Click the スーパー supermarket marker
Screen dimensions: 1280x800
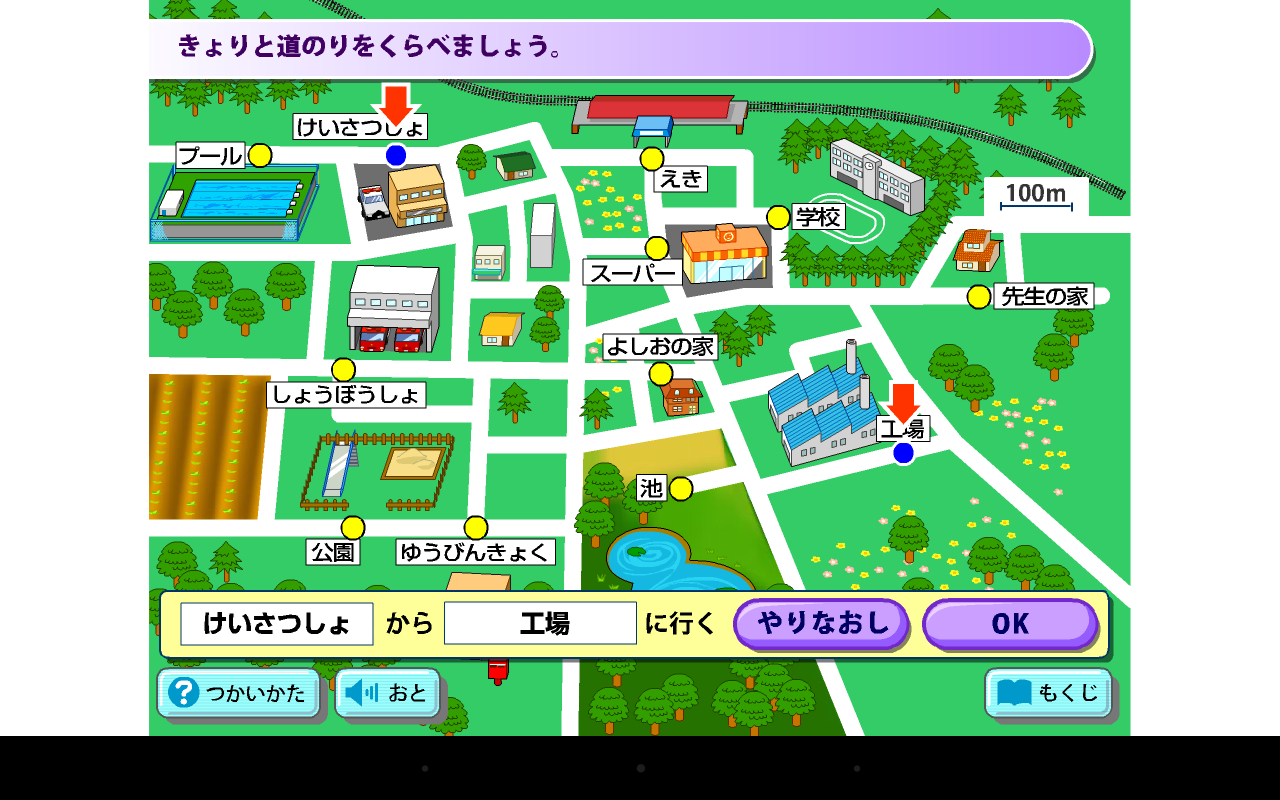pos(658,246)
